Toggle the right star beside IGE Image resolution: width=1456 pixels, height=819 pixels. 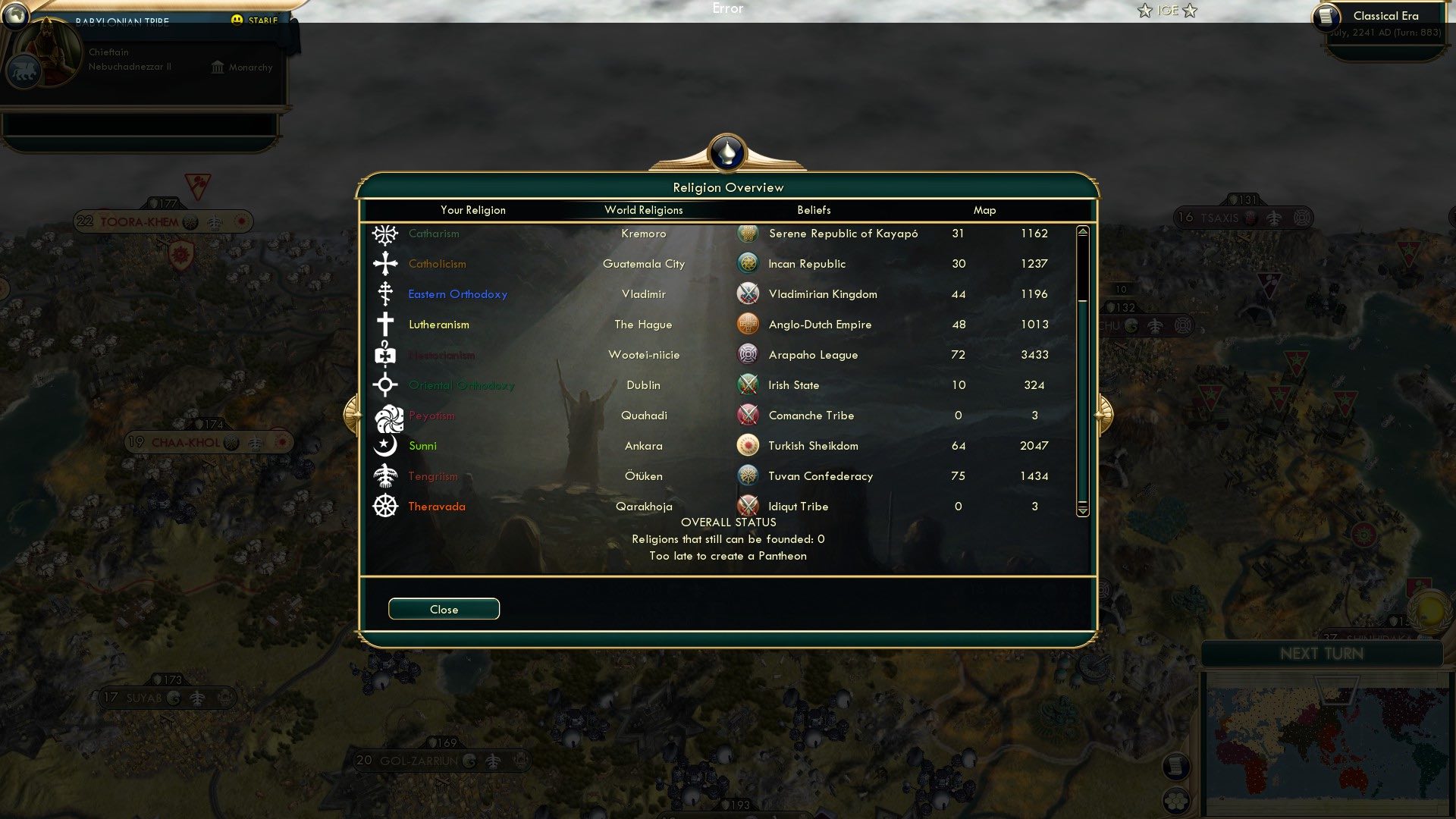(x=1191, y=11)
